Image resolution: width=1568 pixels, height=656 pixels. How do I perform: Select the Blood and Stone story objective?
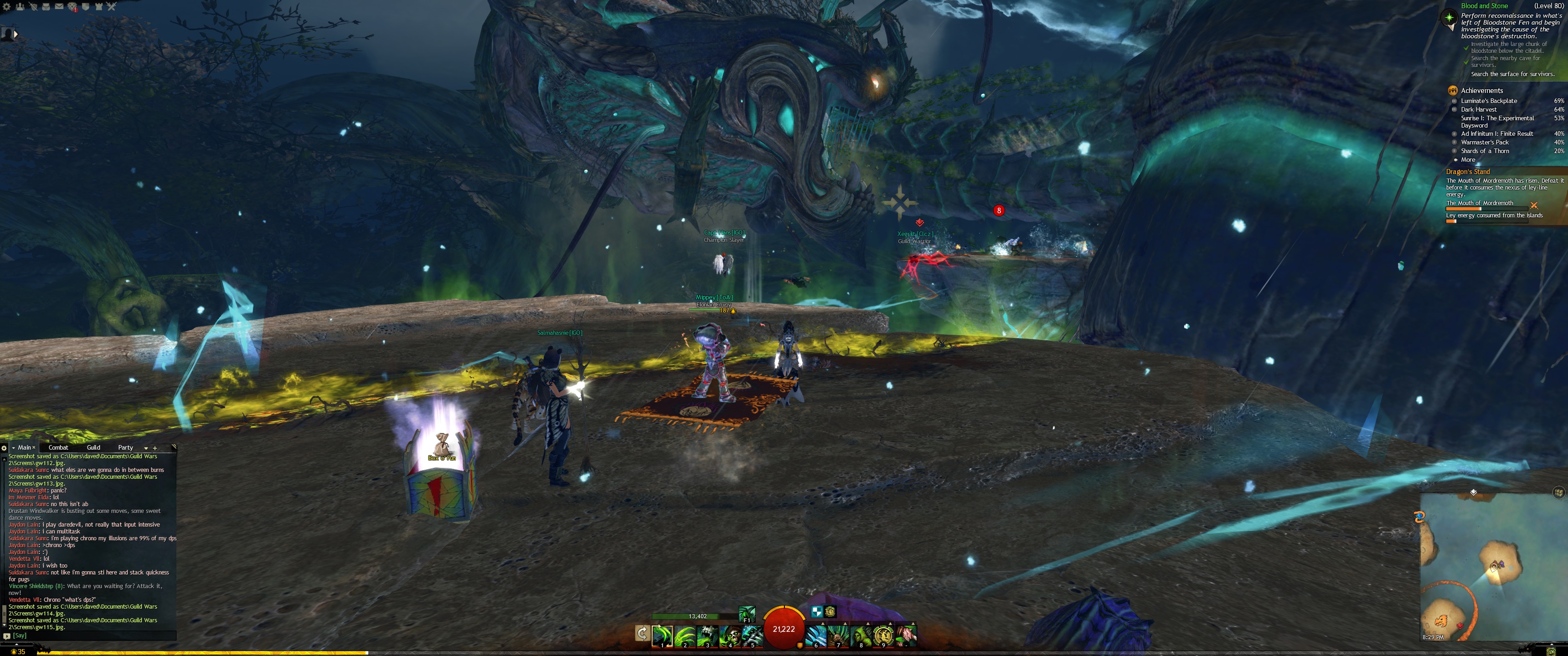(1484, 6)
